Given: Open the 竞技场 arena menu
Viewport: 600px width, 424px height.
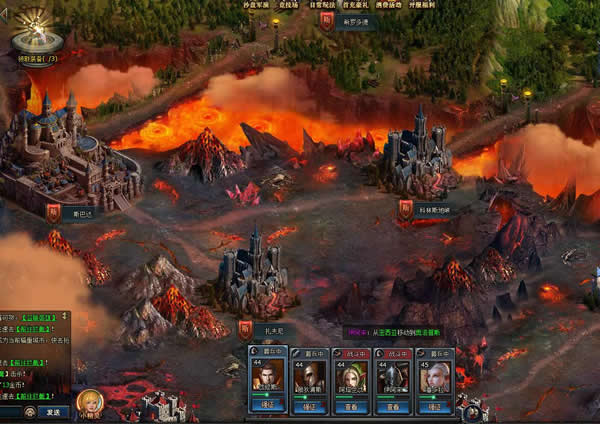Looking at the screenshot, I should point(290,4).
